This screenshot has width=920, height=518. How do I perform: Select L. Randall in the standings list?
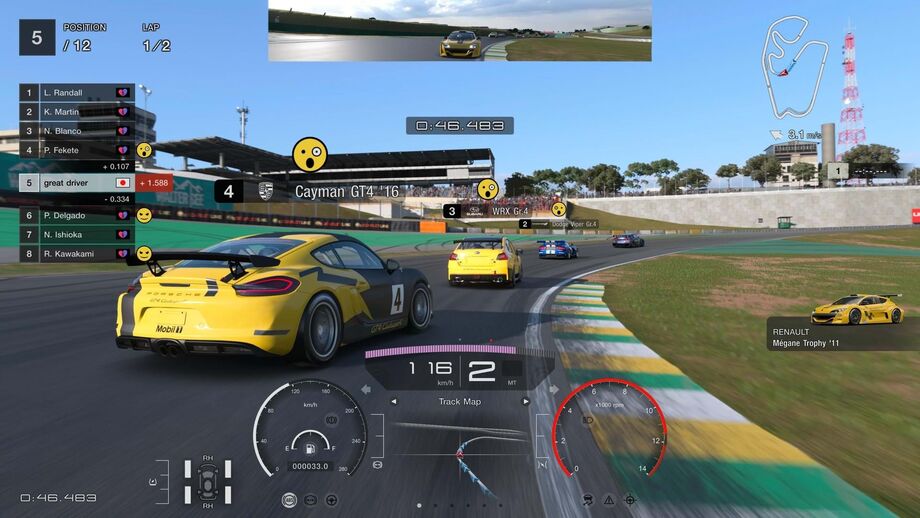tap(76, 92)
